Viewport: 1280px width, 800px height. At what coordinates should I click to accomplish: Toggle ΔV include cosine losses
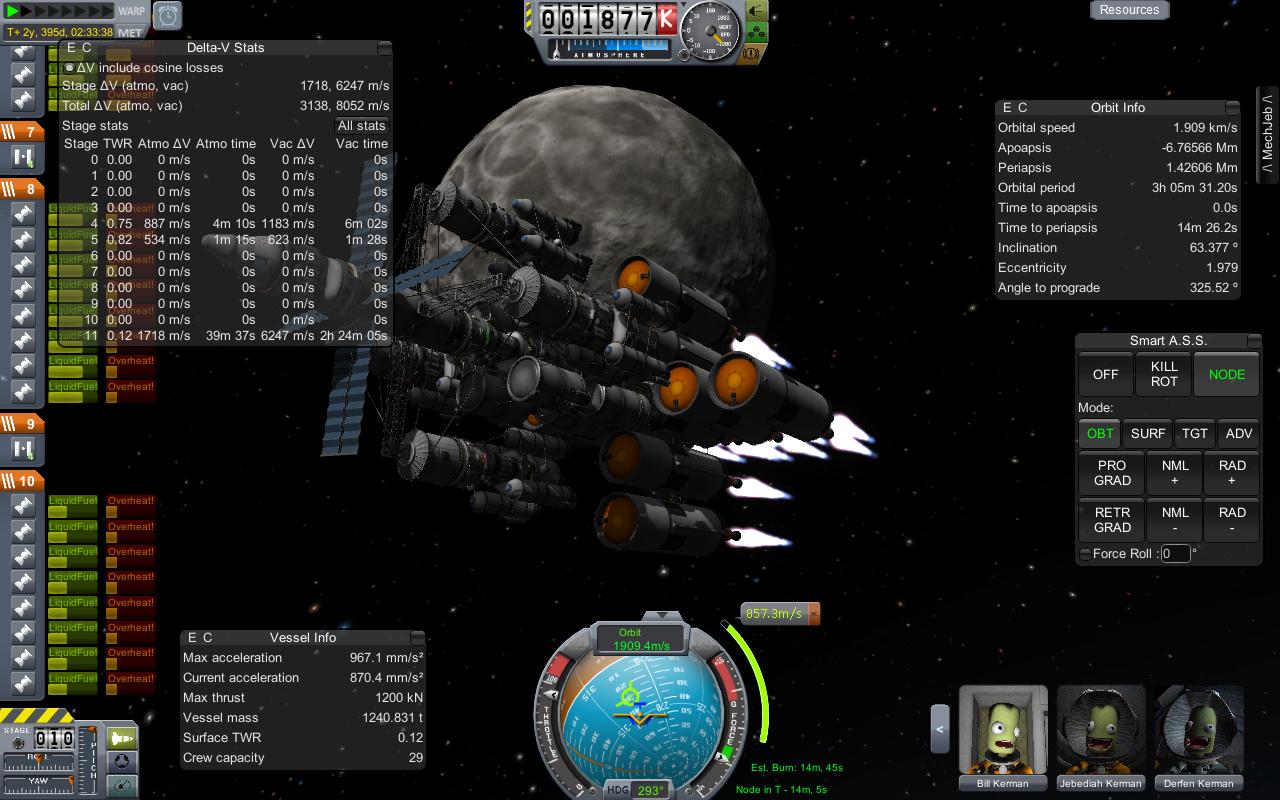pos(69,68)
